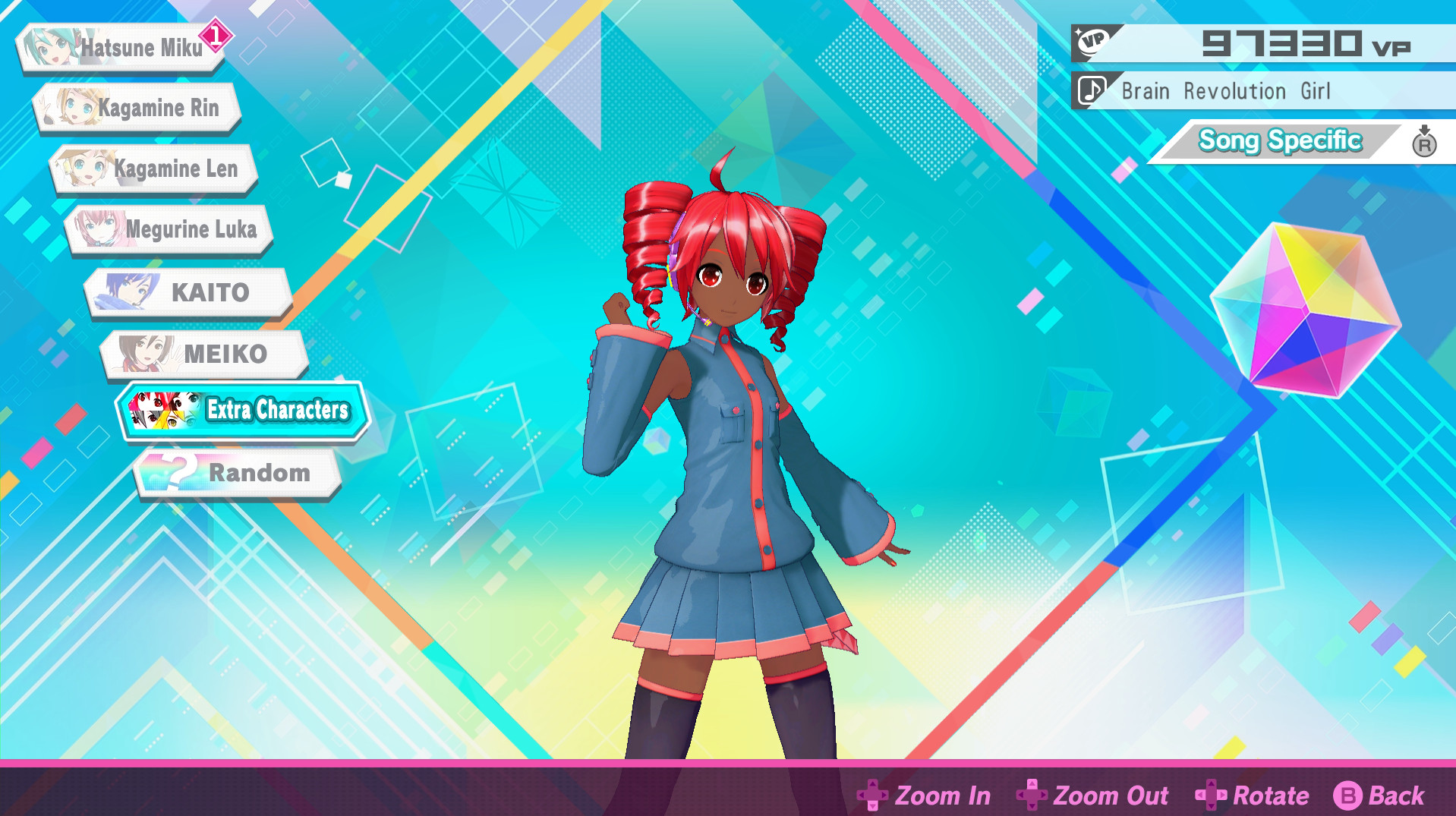The width and height of the screenshot is (1456, 816).
Task: Select Random from the character menu
Action: tap(258, 471)
